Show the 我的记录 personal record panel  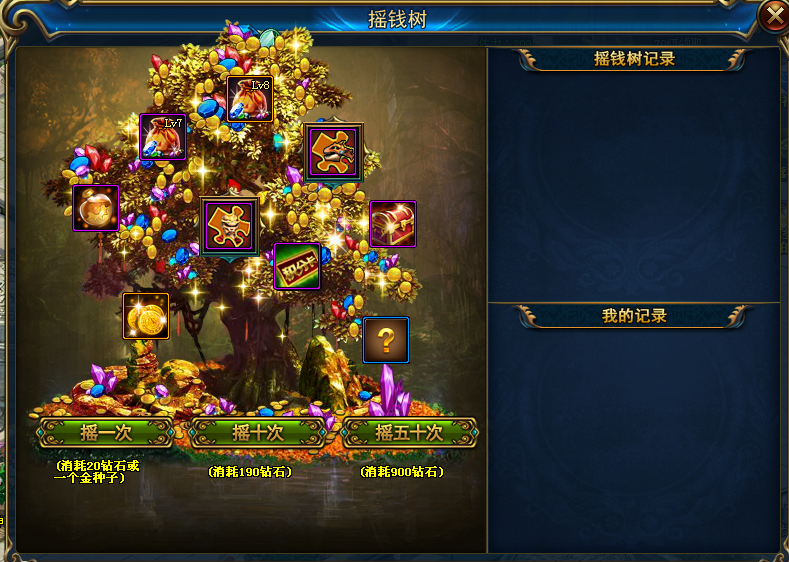click(634, 316)
